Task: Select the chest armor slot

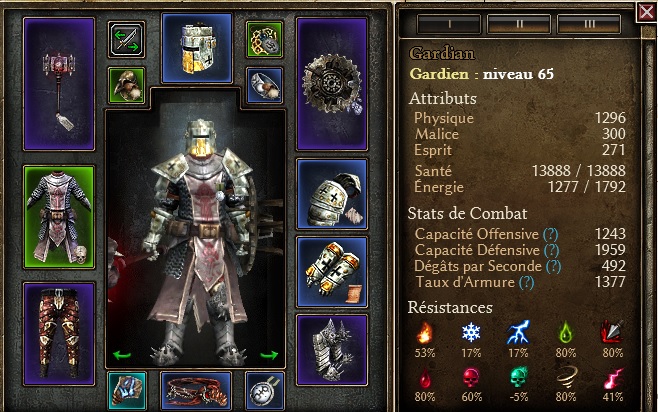Action: [59, 217]
